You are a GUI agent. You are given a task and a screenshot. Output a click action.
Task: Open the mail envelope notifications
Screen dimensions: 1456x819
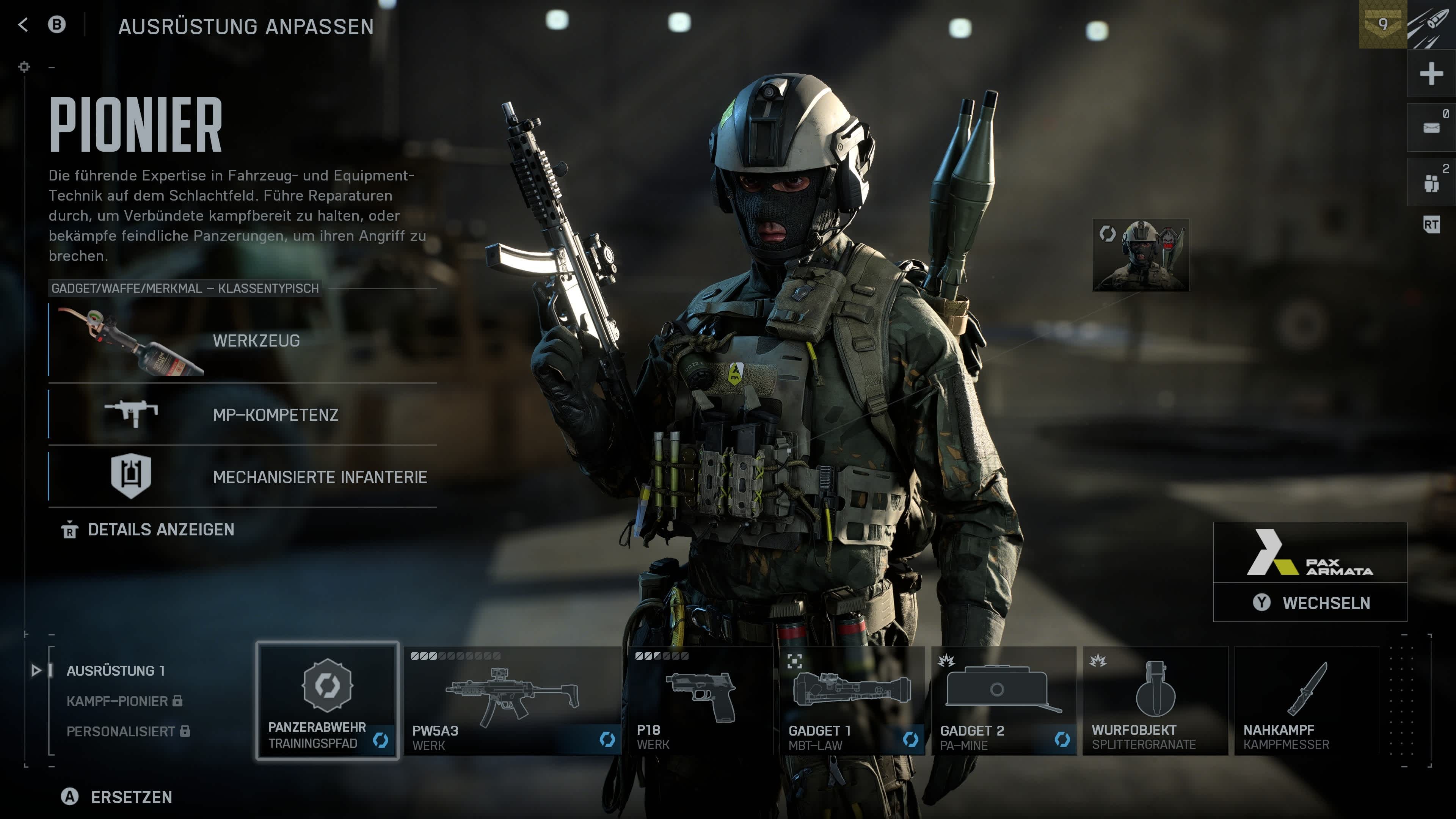pos(1431,128)
